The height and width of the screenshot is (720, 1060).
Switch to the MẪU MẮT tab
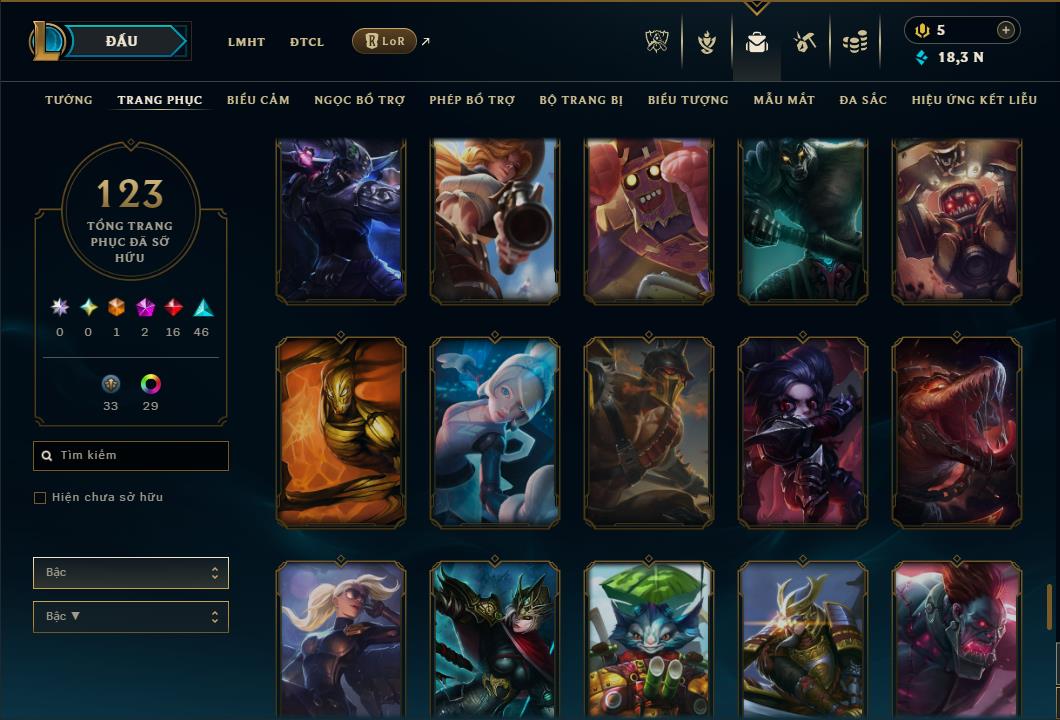(x=784, y=100)
